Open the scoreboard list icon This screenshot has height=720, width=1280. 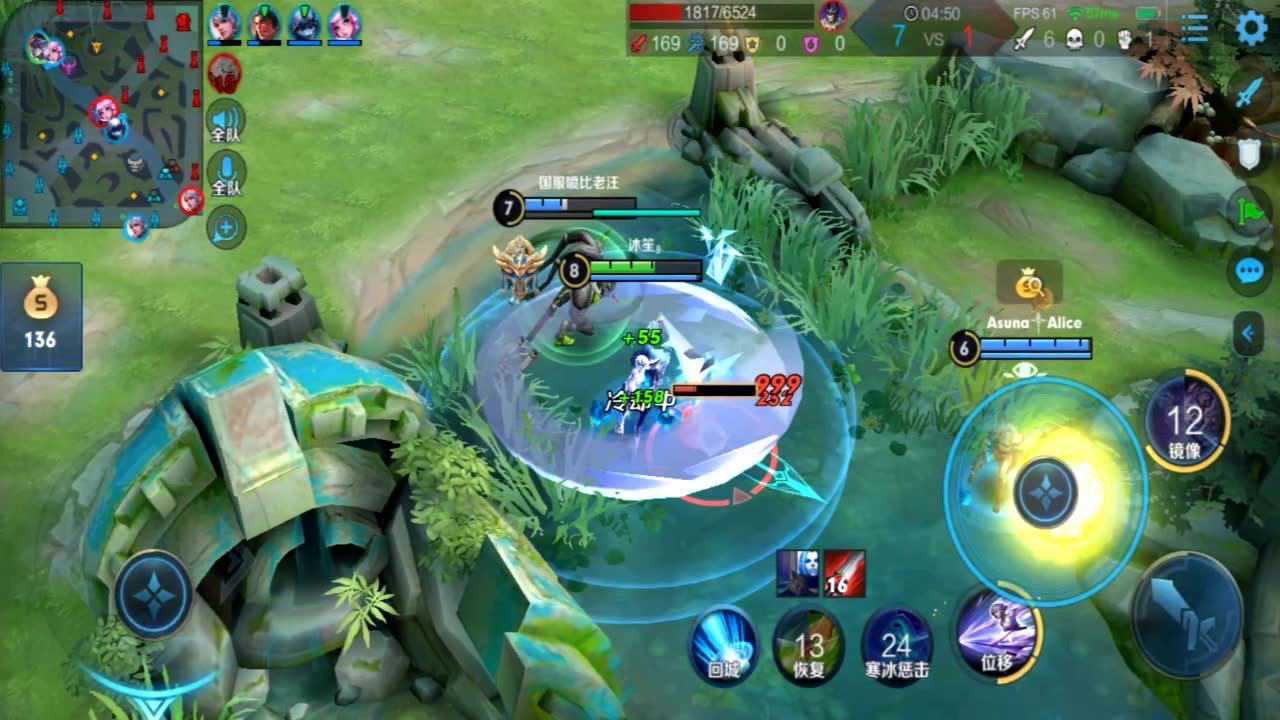[x=1194, y=28]
